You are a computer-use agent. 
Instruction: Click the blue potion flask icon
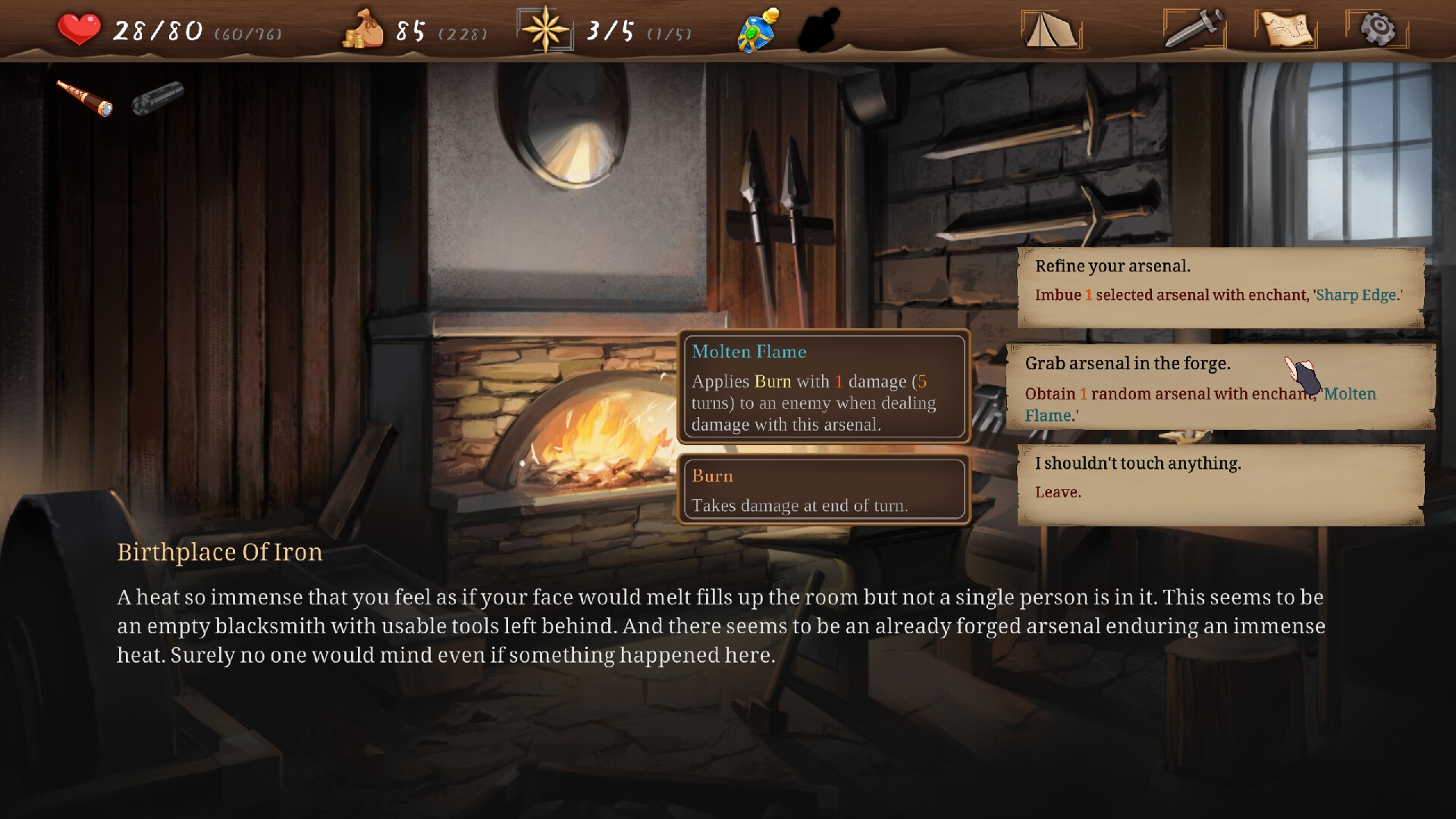tap(757, 29)
